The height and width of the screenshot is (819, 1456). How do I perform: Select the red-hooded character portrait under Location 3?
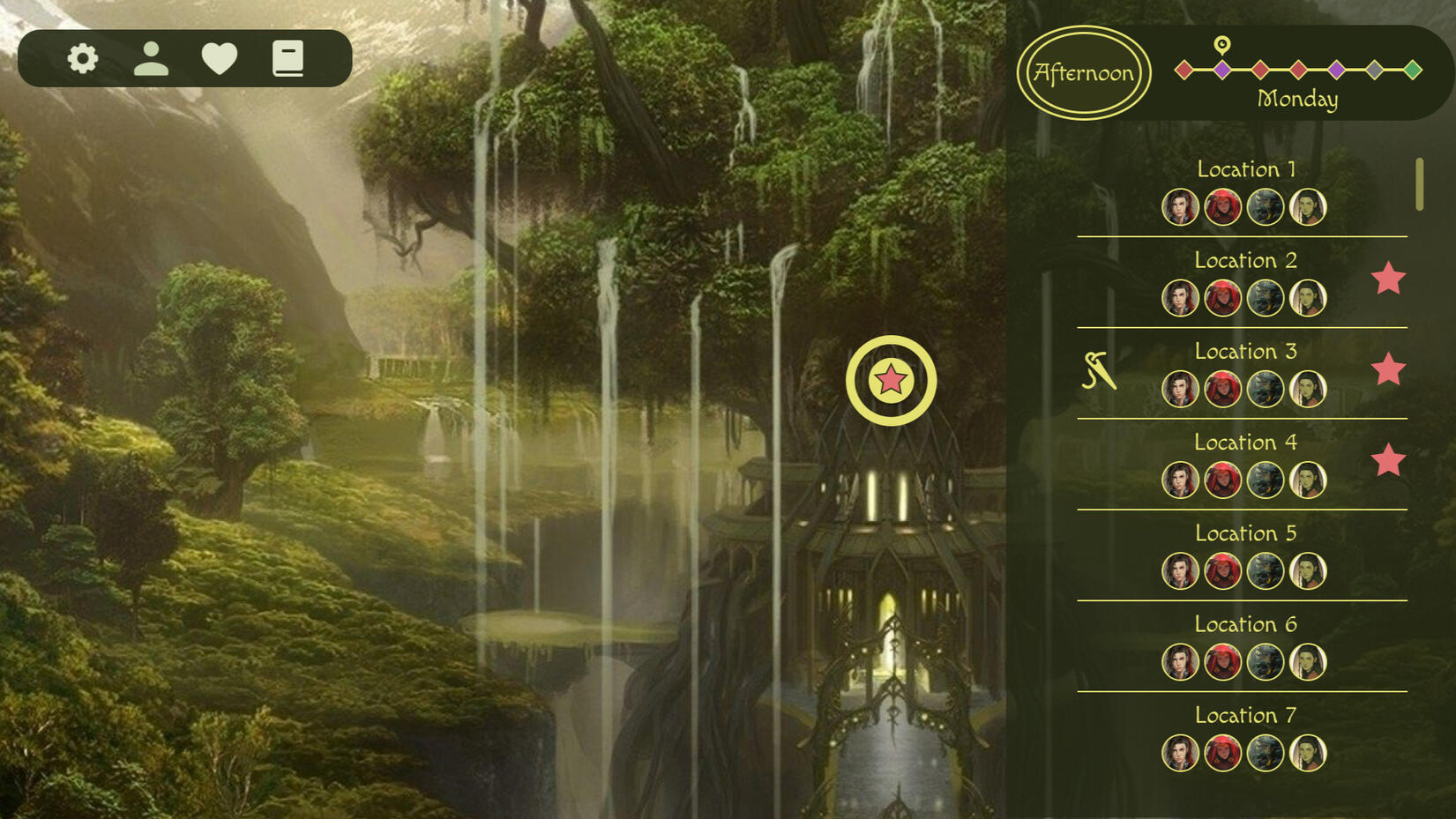pyautogui.click(x=1224, y=389)
